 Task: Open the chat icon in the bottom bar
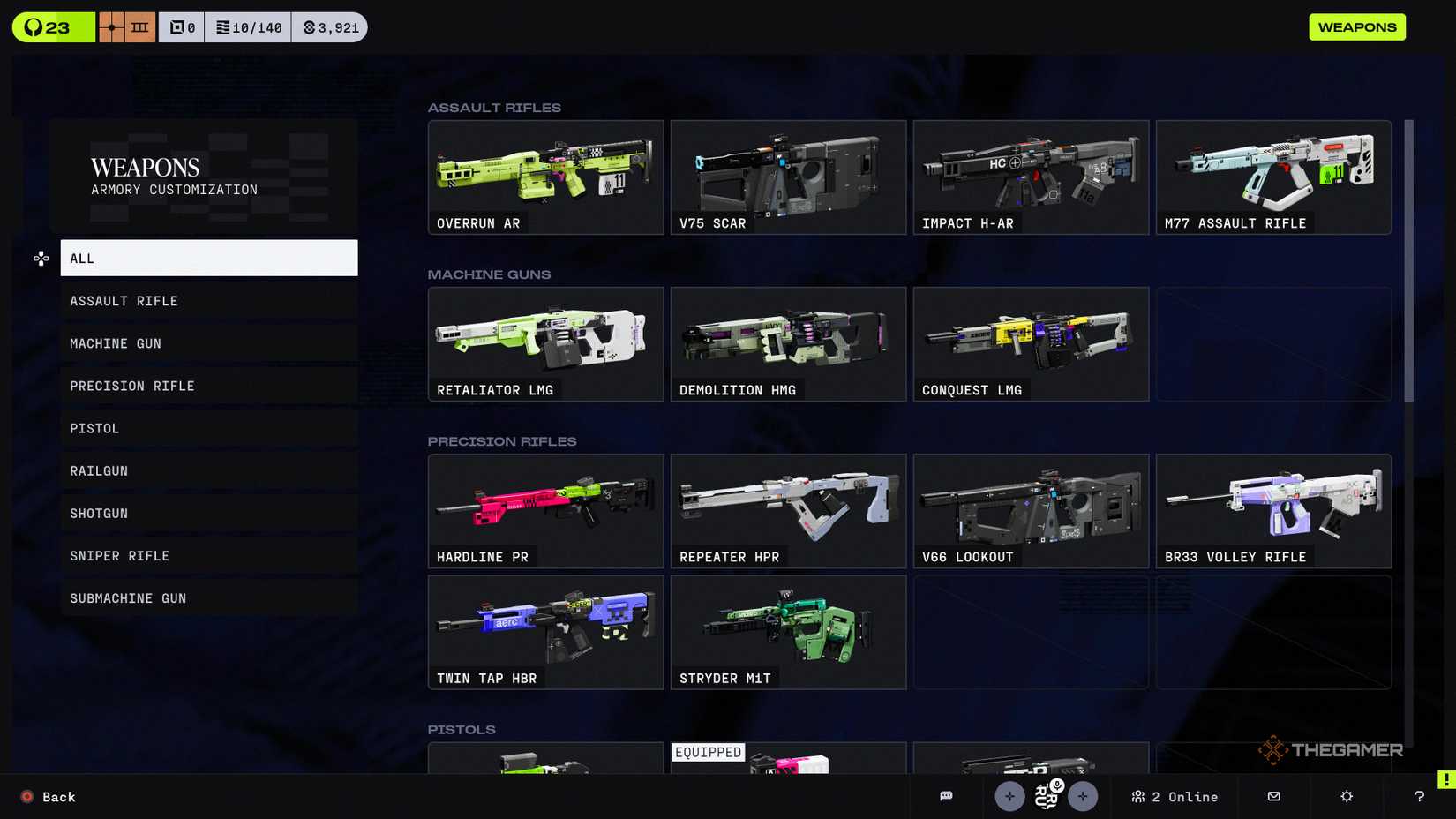[946, 796]
